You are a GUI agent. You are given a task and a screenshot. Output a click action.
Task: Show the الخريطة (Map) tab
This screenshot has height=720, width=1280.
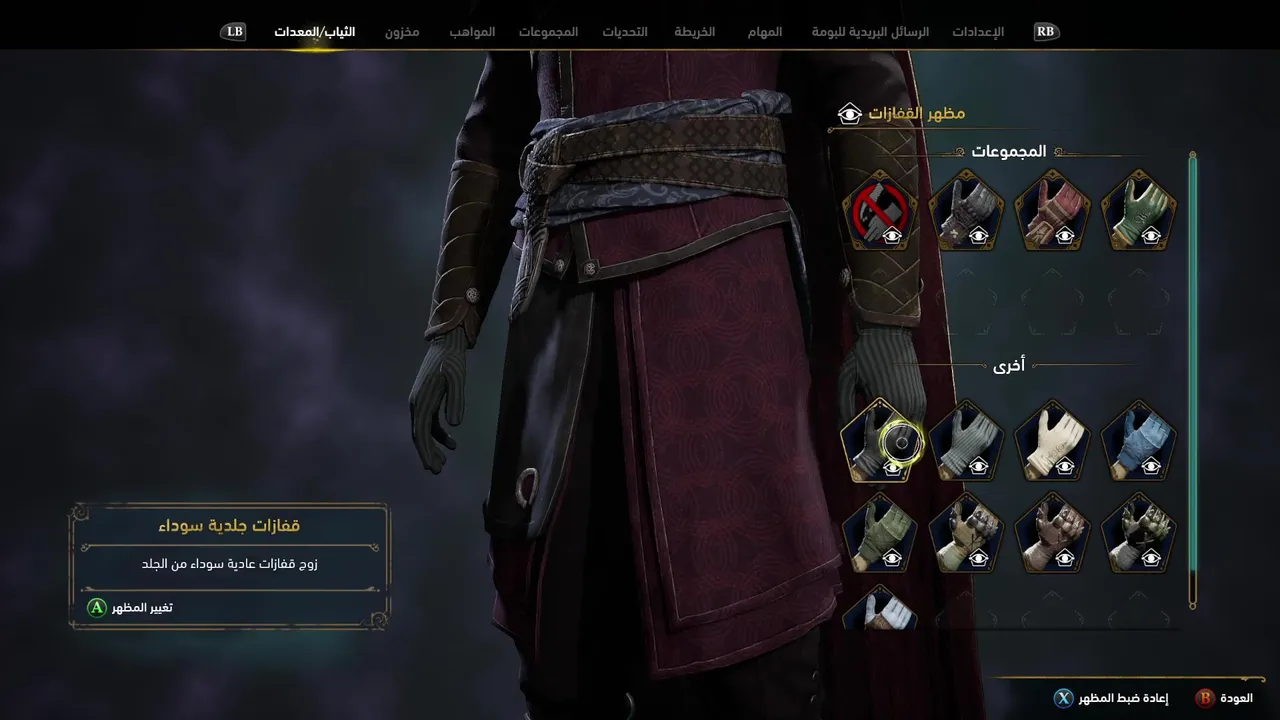[695, 32]
